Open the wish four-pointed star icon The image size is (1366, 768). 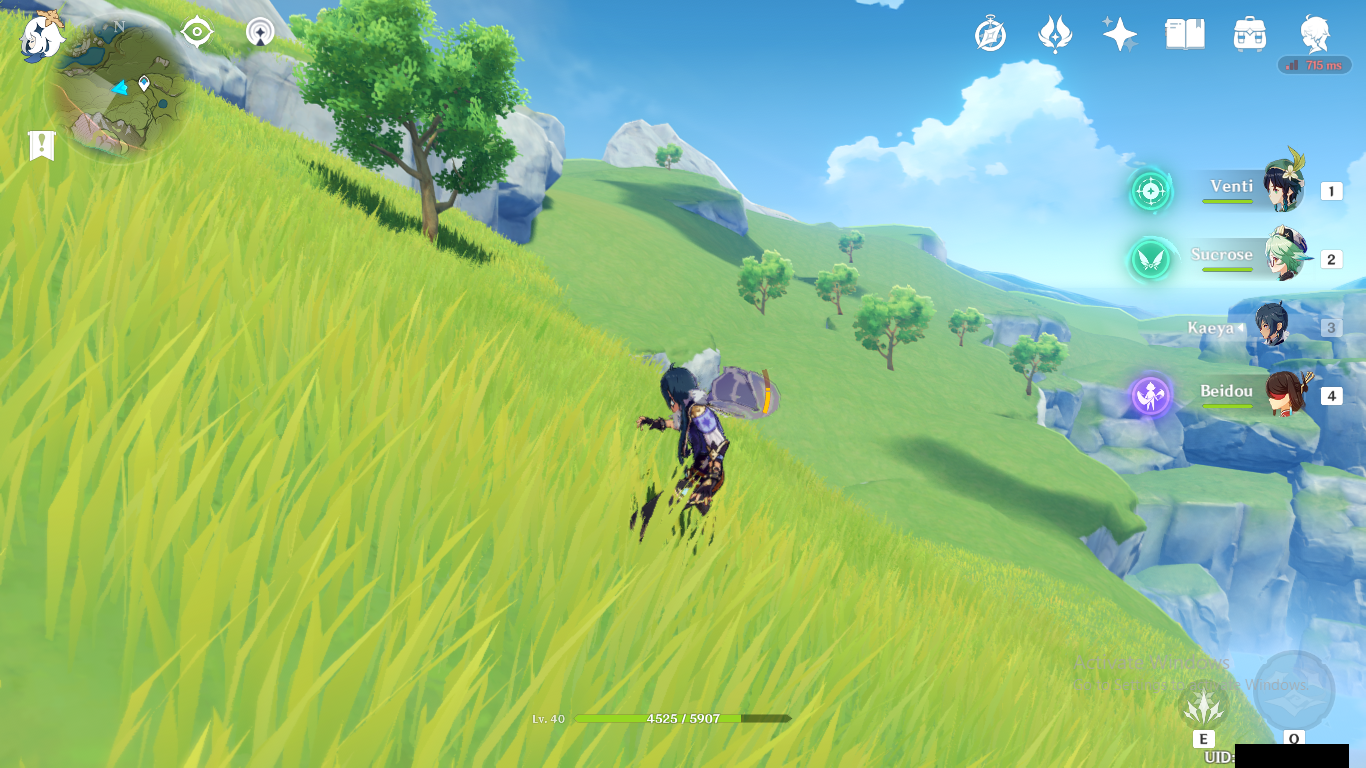(1120, 35)
